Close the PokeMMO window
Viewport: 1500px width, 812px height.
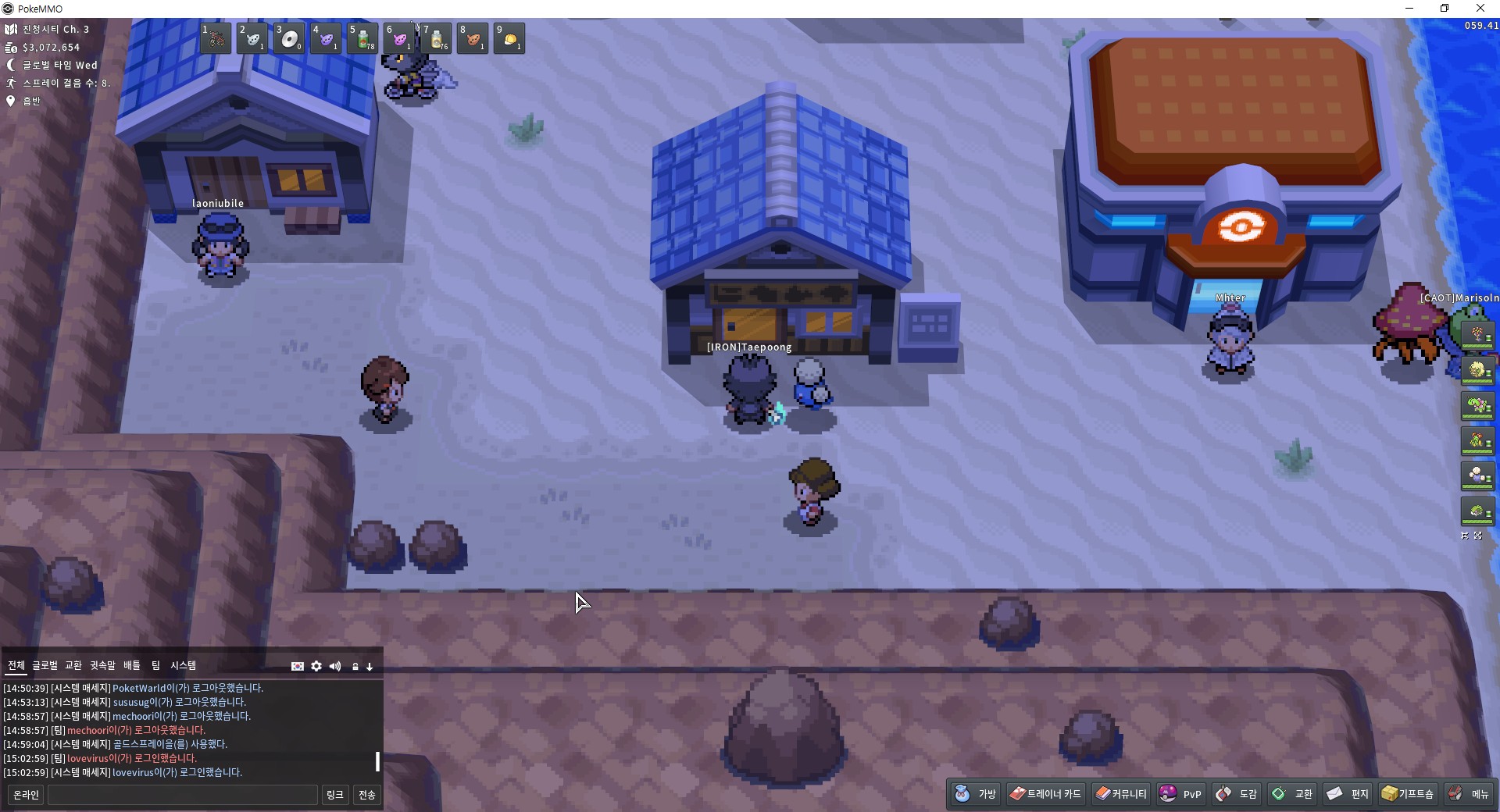(1480, 9)
